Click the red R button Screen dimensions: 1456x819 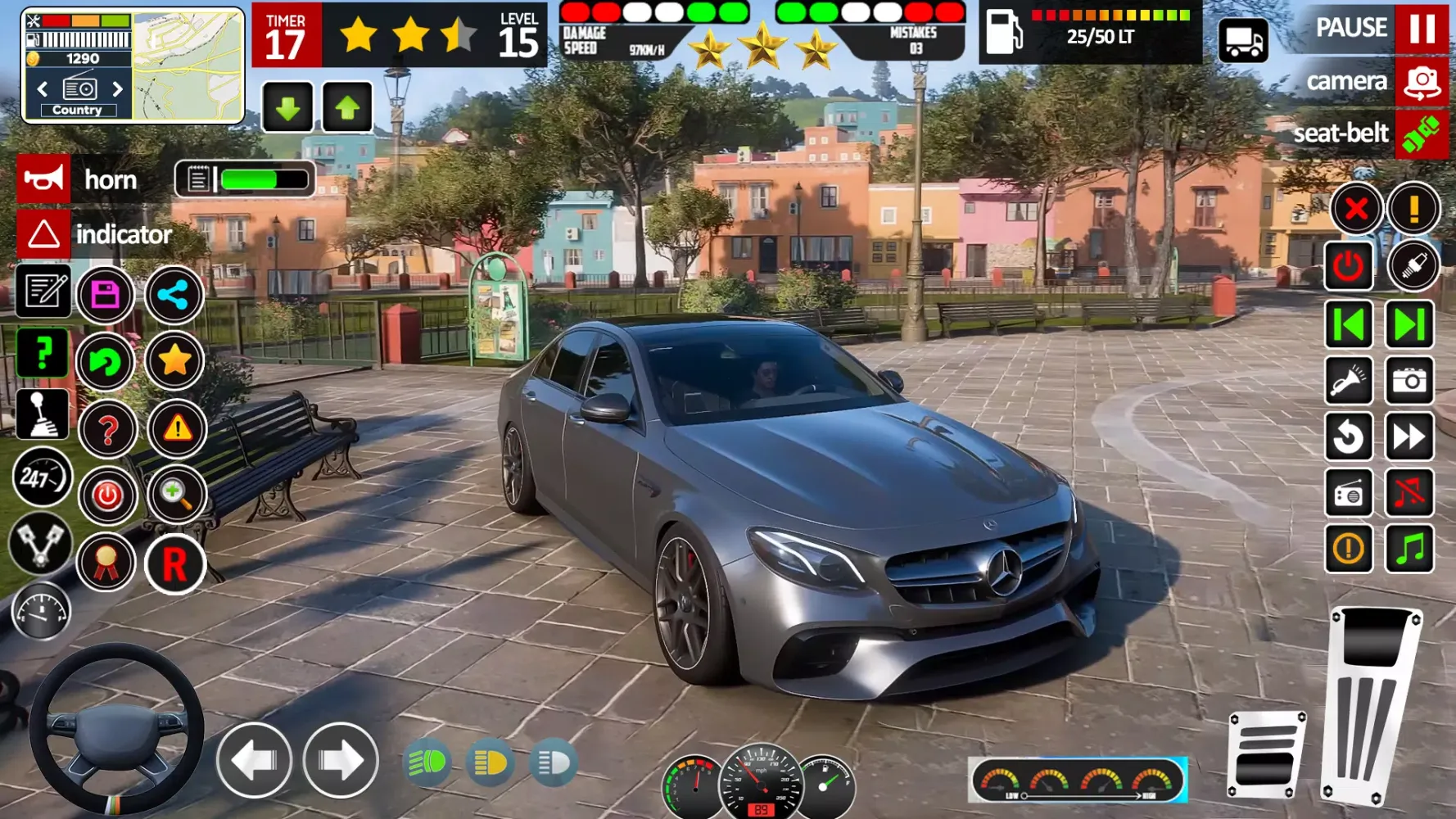[x=174, y=564]
